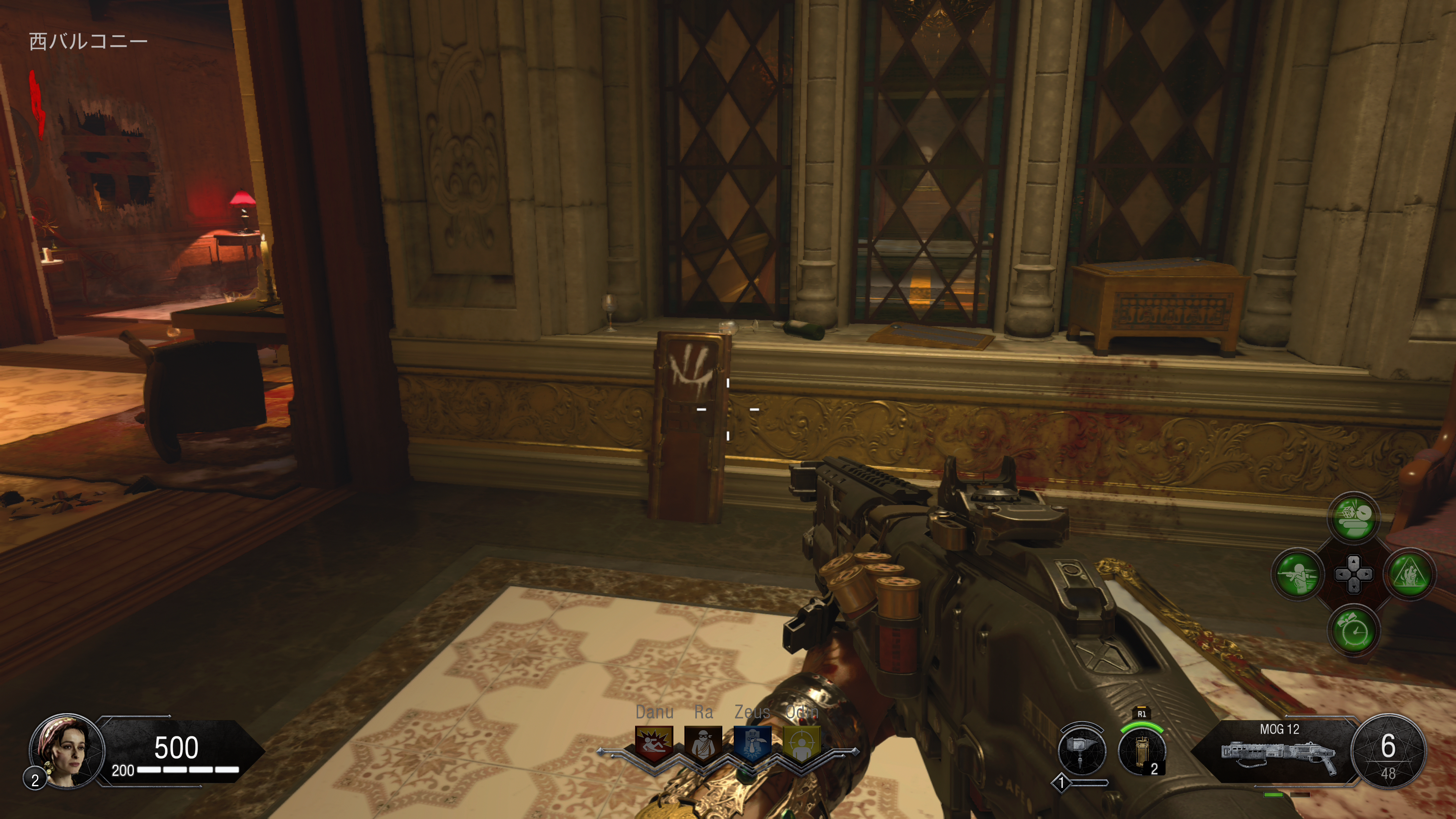The image size is (1456, 819).
Task: Activate the flaming hand warning elixir
Action: pos(1409,574)
